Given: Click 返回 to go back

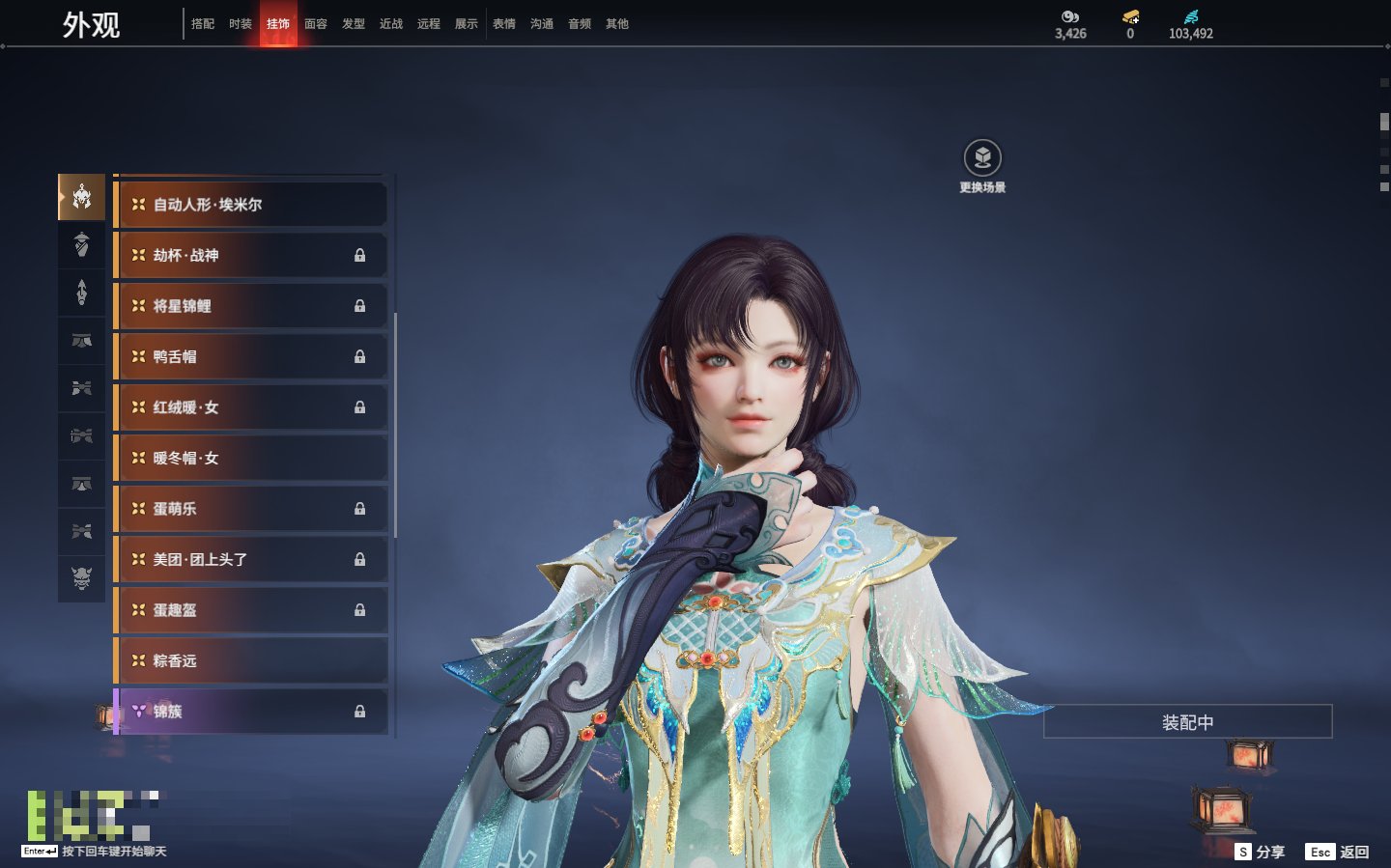Looking at the screenshot, I should pos(1338,852).
